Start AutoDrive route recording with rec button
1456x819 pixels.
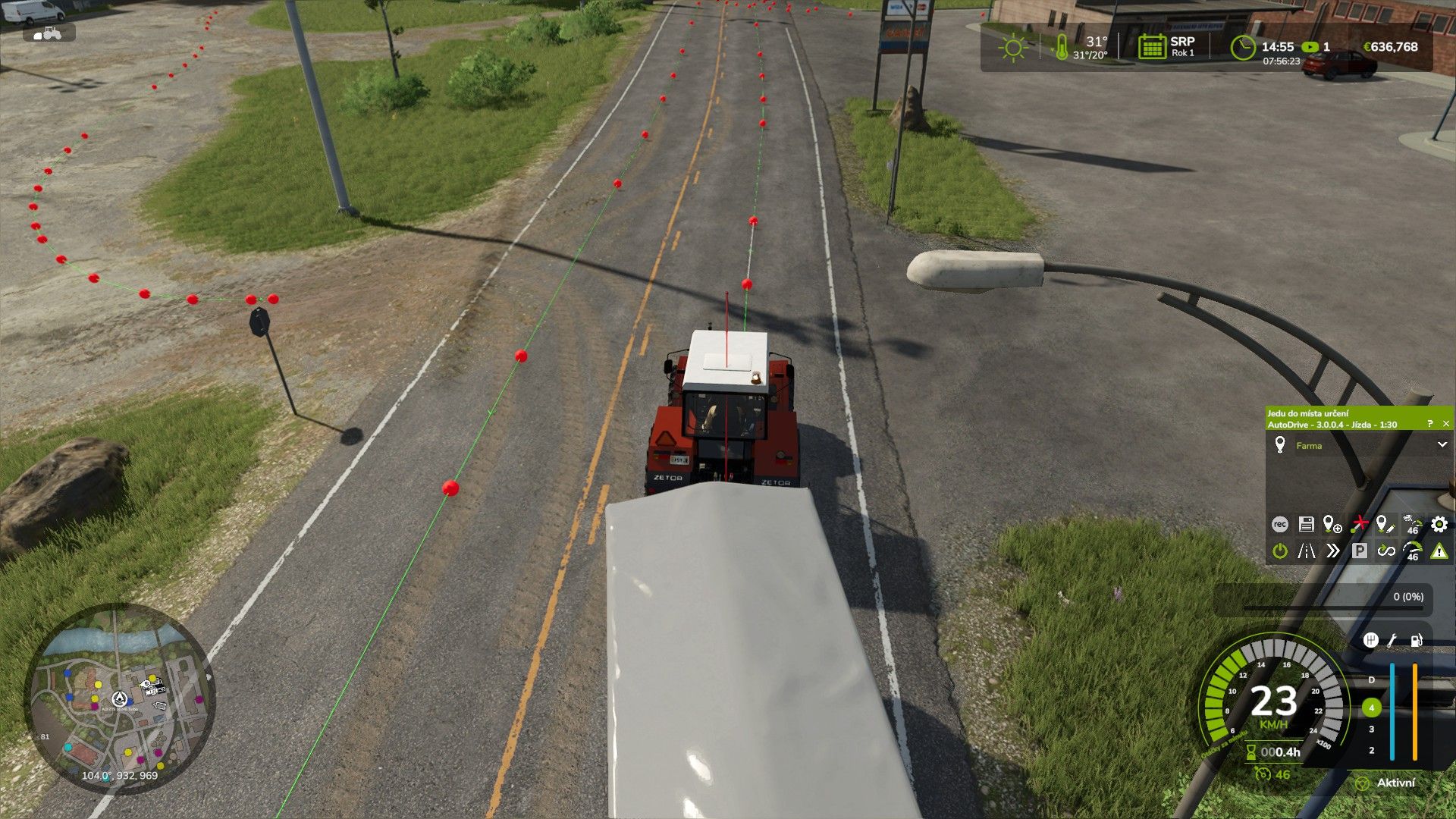(1279, 524)
